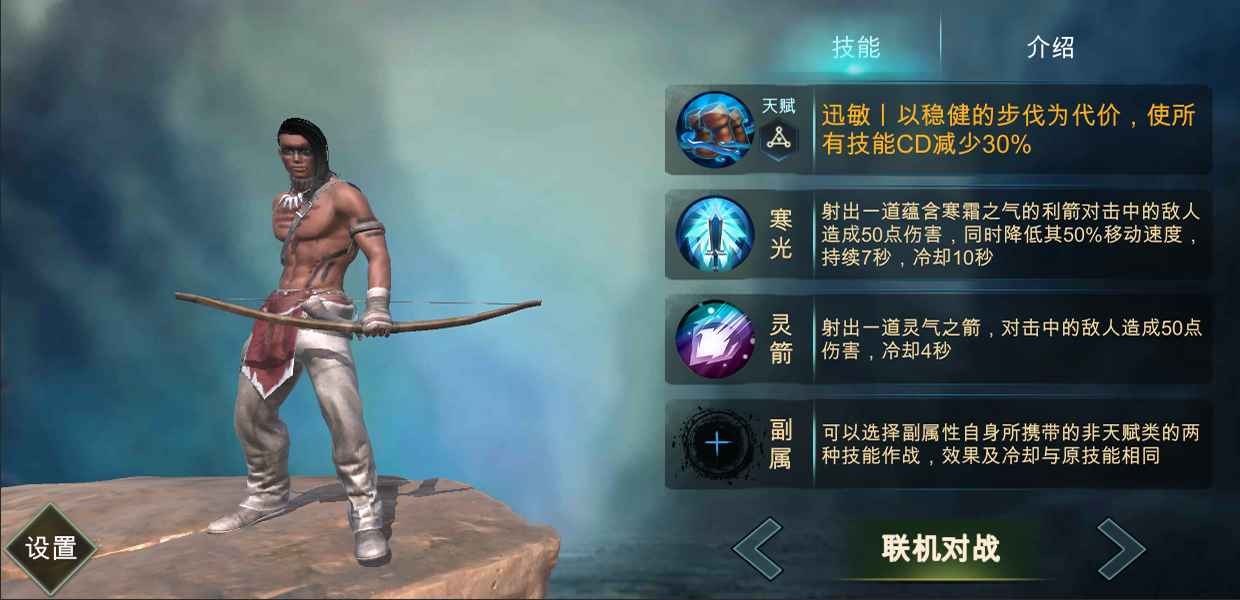Switch to the 技能 tab
This screenshot has width=1240, height=600.
point(856,47)
